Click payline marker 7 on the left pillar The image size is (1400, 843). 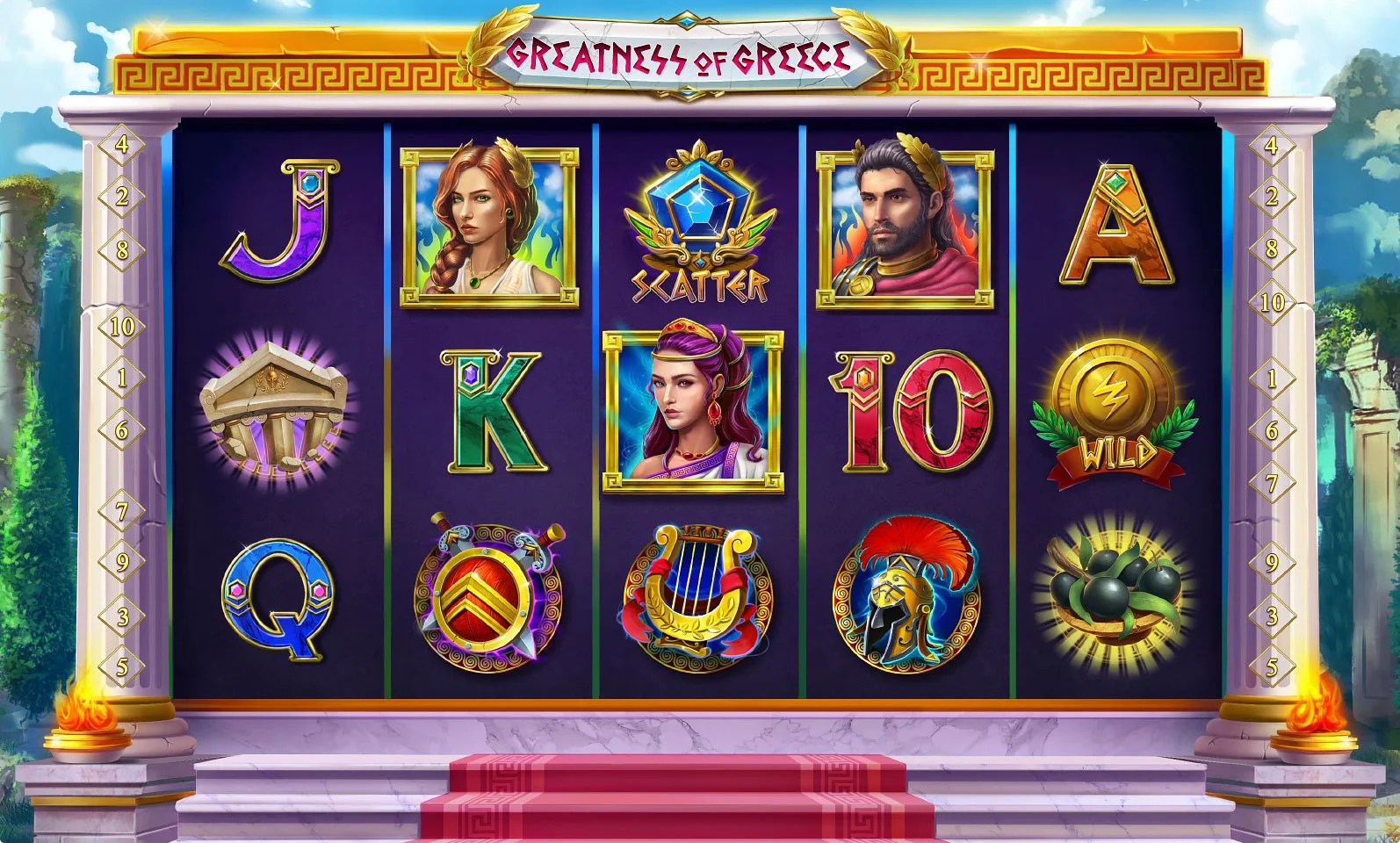pyautogui.click(x=123, y=509)
